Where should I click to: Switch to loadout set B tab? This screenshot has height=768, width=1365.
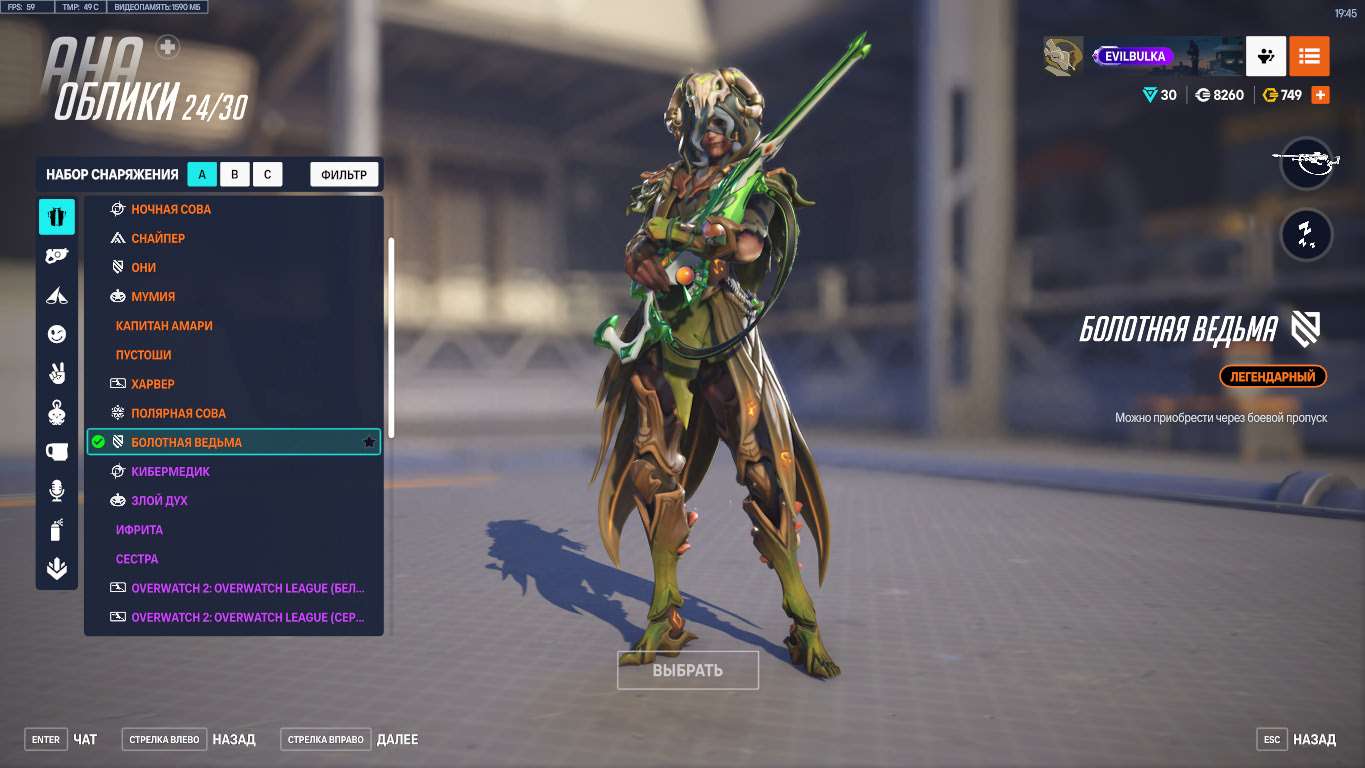(x=234, y=173)
